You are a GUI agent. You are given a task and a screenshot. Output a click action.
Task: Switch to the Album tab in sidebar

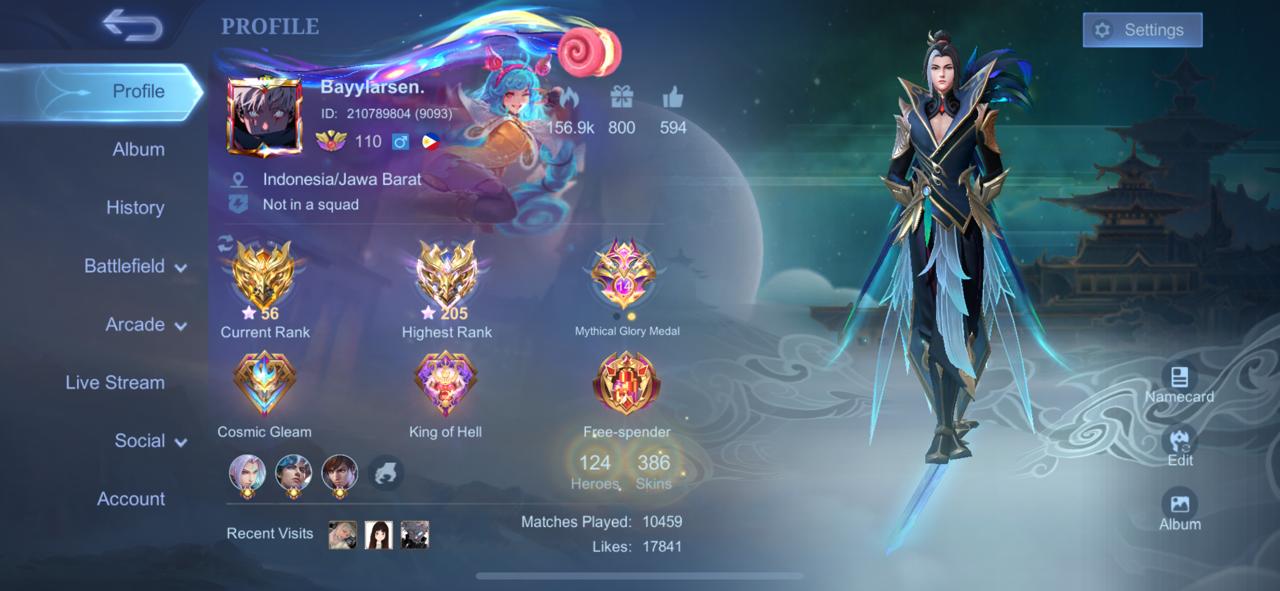click(138, 149)
